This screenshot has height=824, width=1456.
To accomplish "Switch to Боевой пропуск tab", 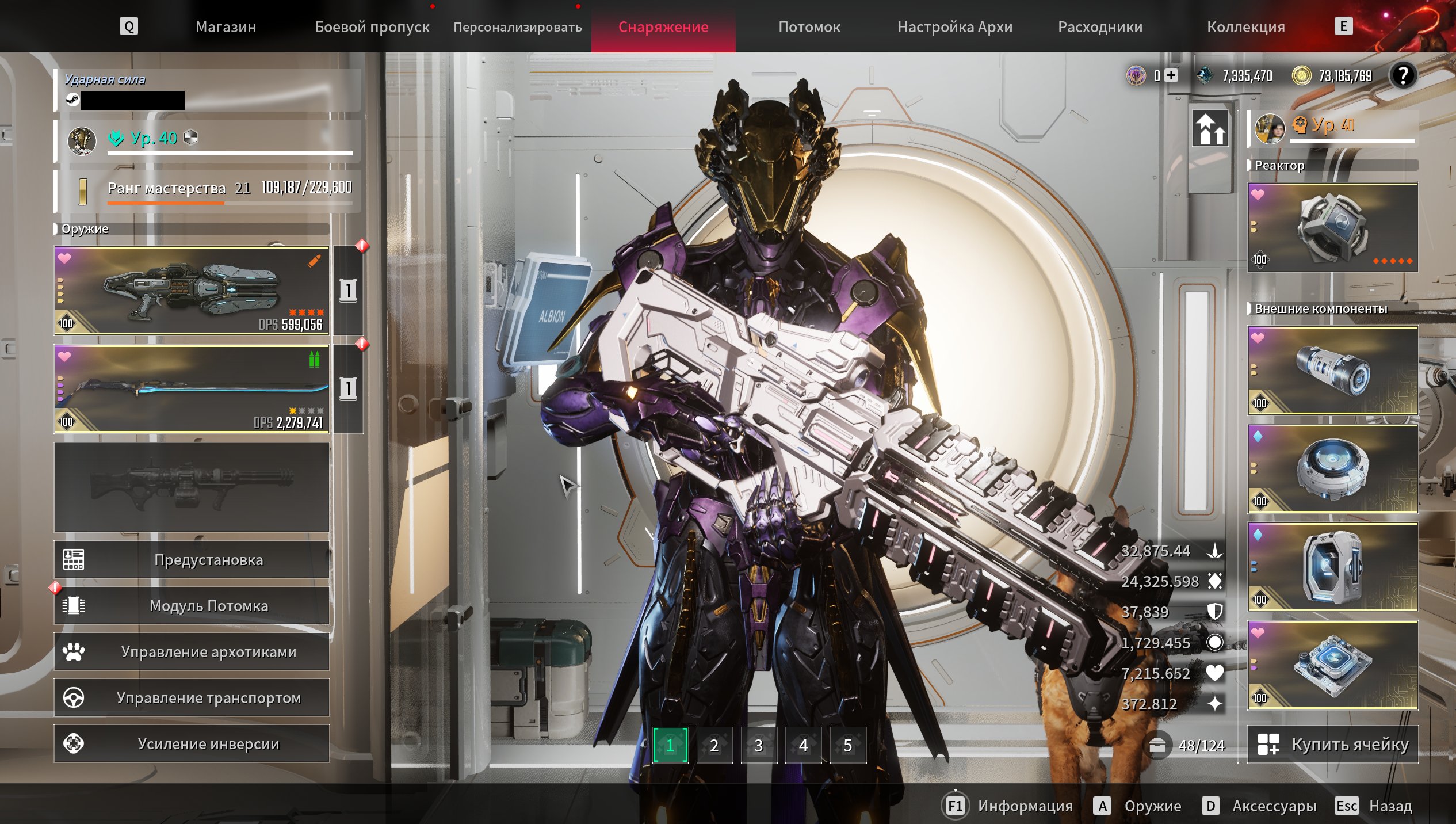I will click(x=372, y=27).
